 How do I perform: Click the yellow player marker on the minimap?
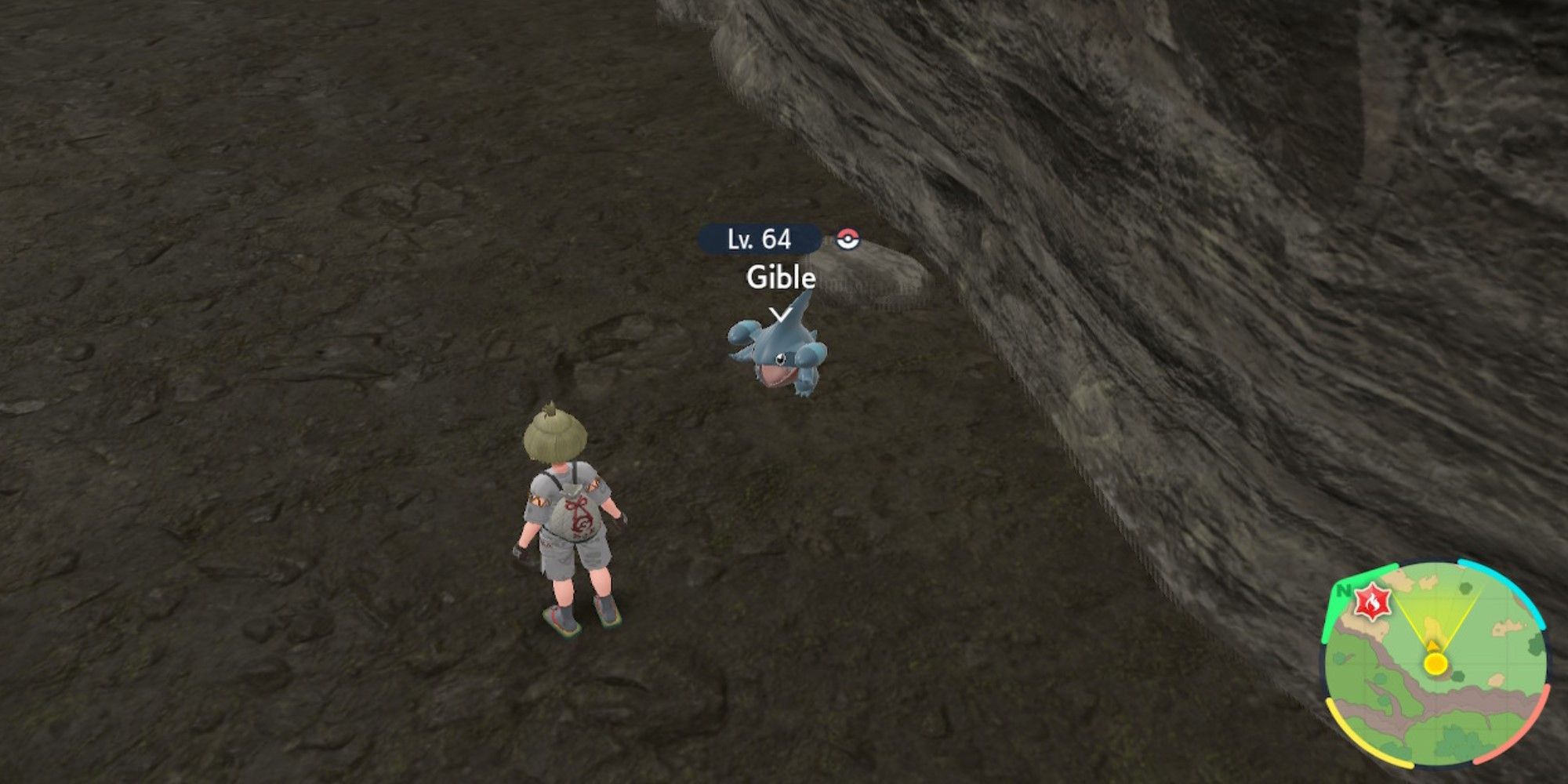pyautogui.click(x=1436, y=663)
